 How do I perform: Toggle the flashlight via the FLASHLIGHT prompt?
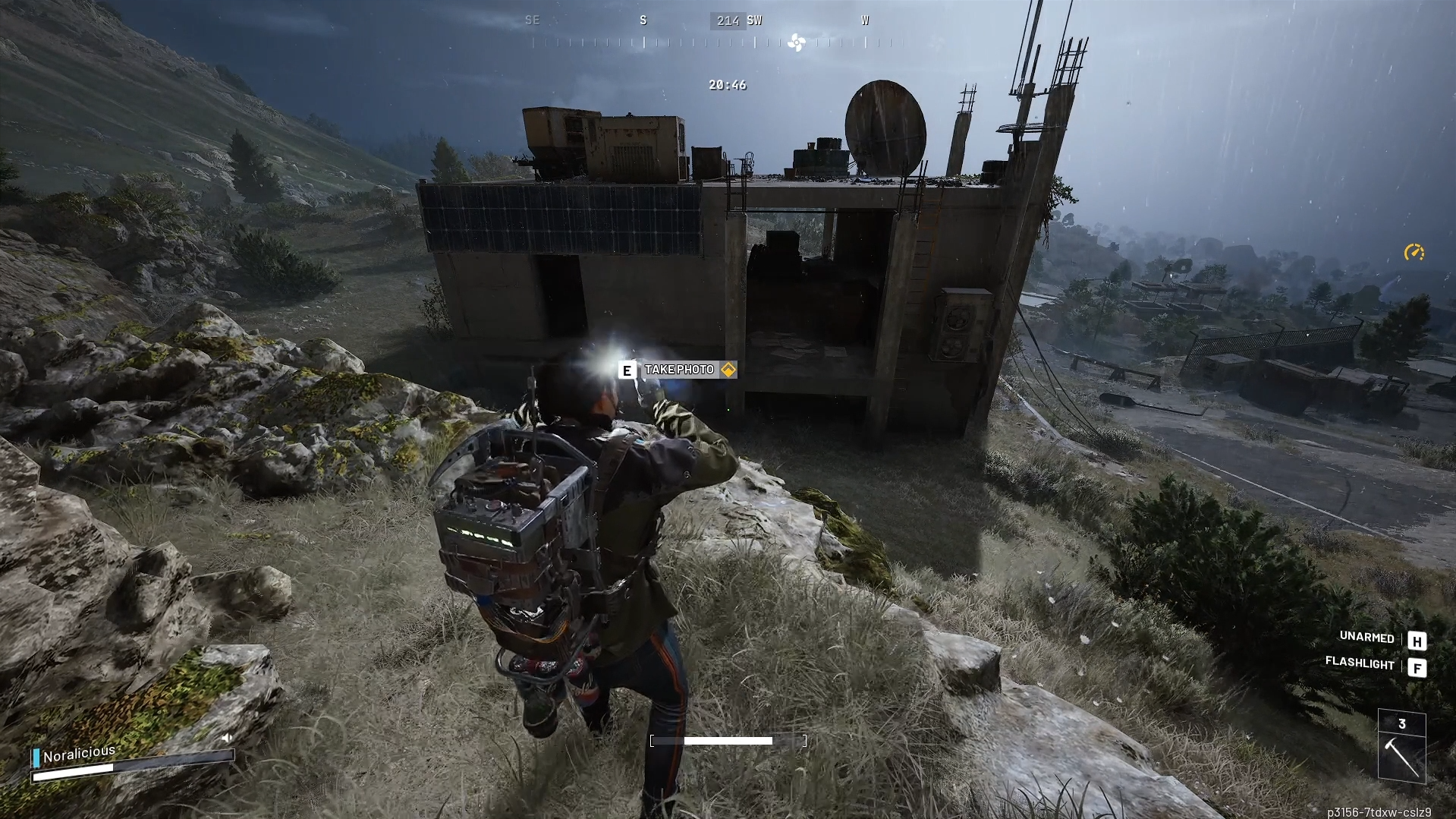1360,665
